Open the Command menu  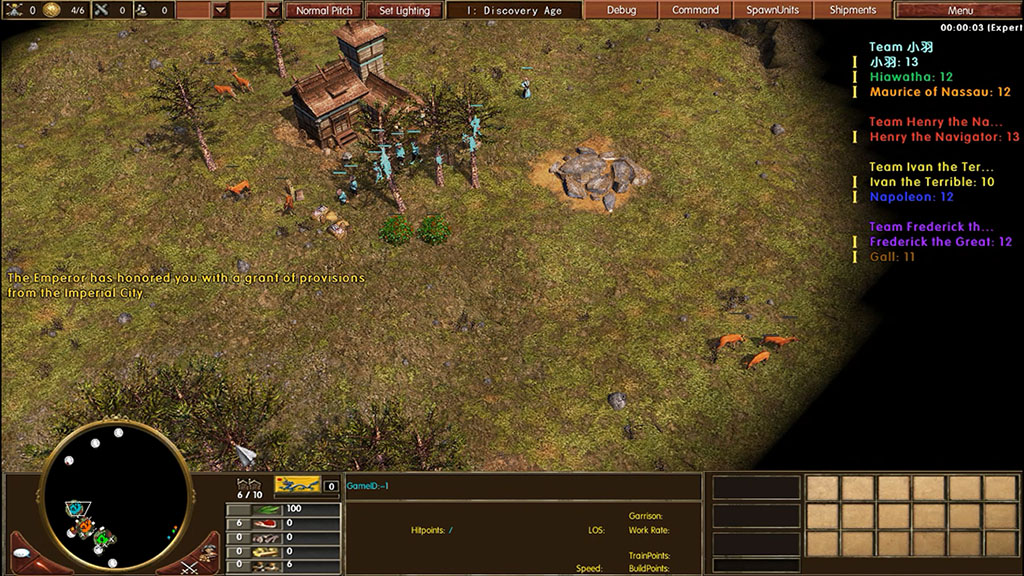pos(695,10)
